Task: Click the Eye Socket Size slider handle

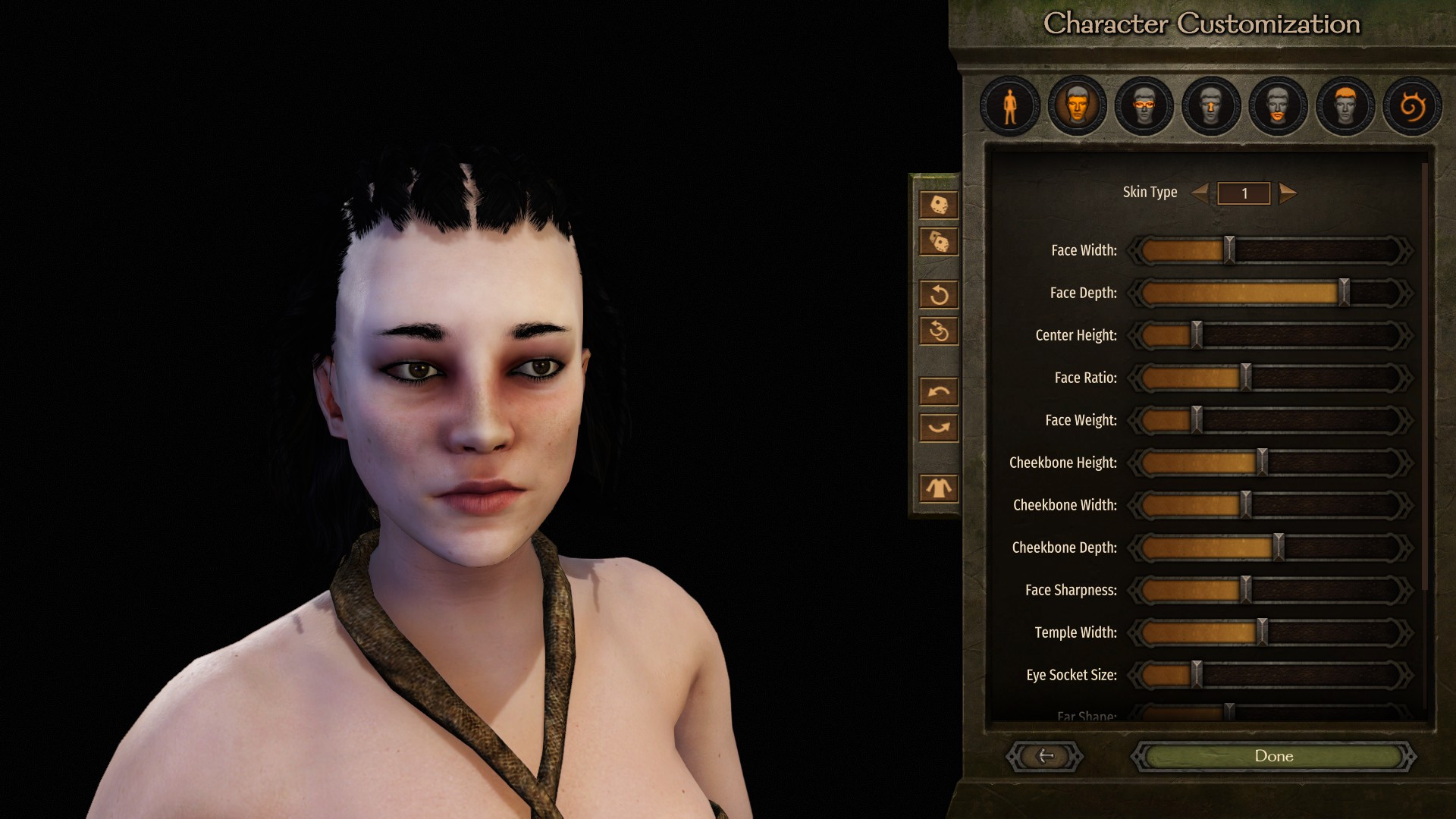Action: (x=1197, y=675)
